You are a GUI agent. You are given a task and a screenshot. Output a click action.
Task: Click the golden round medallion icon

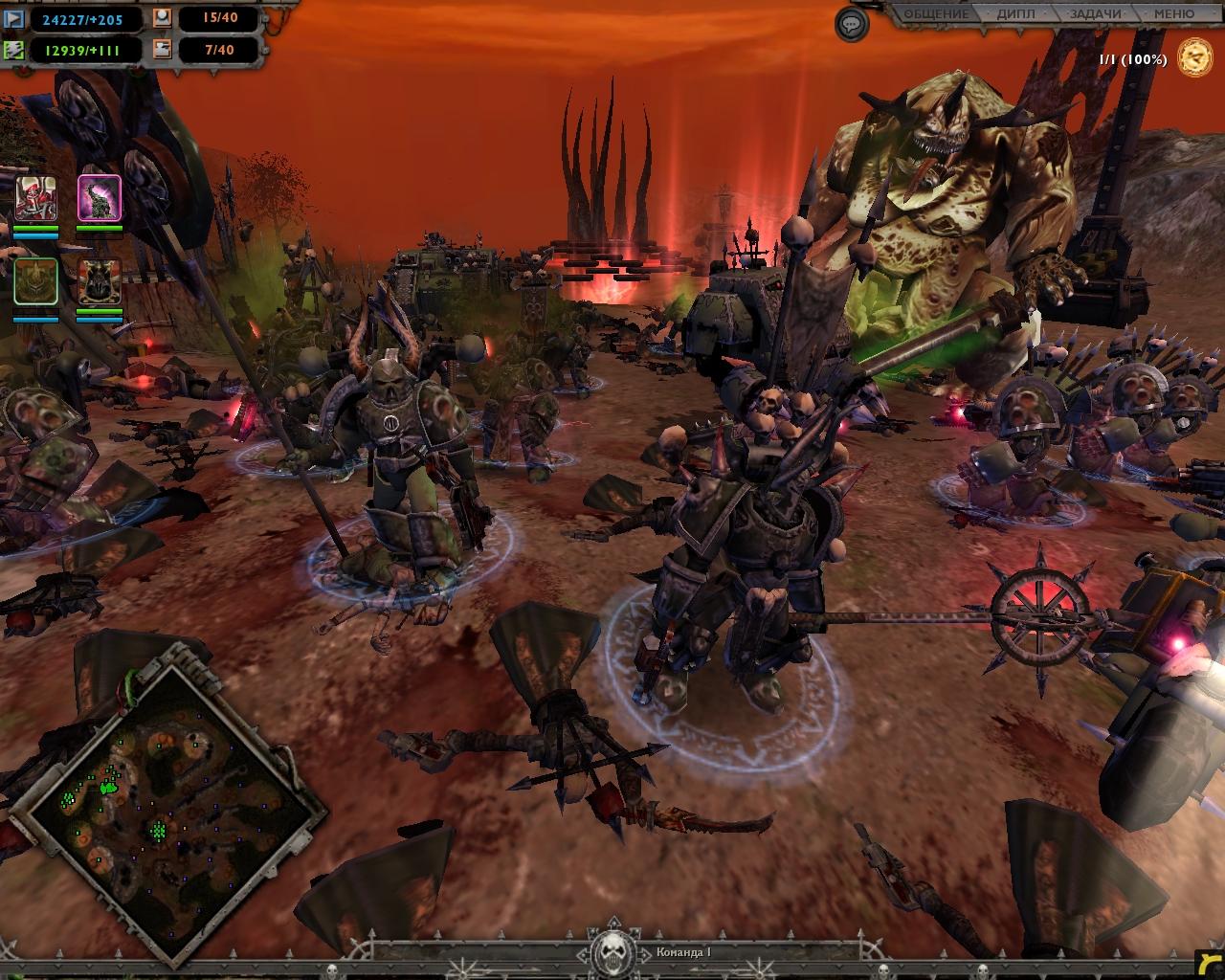click(x=1194, y=57)
